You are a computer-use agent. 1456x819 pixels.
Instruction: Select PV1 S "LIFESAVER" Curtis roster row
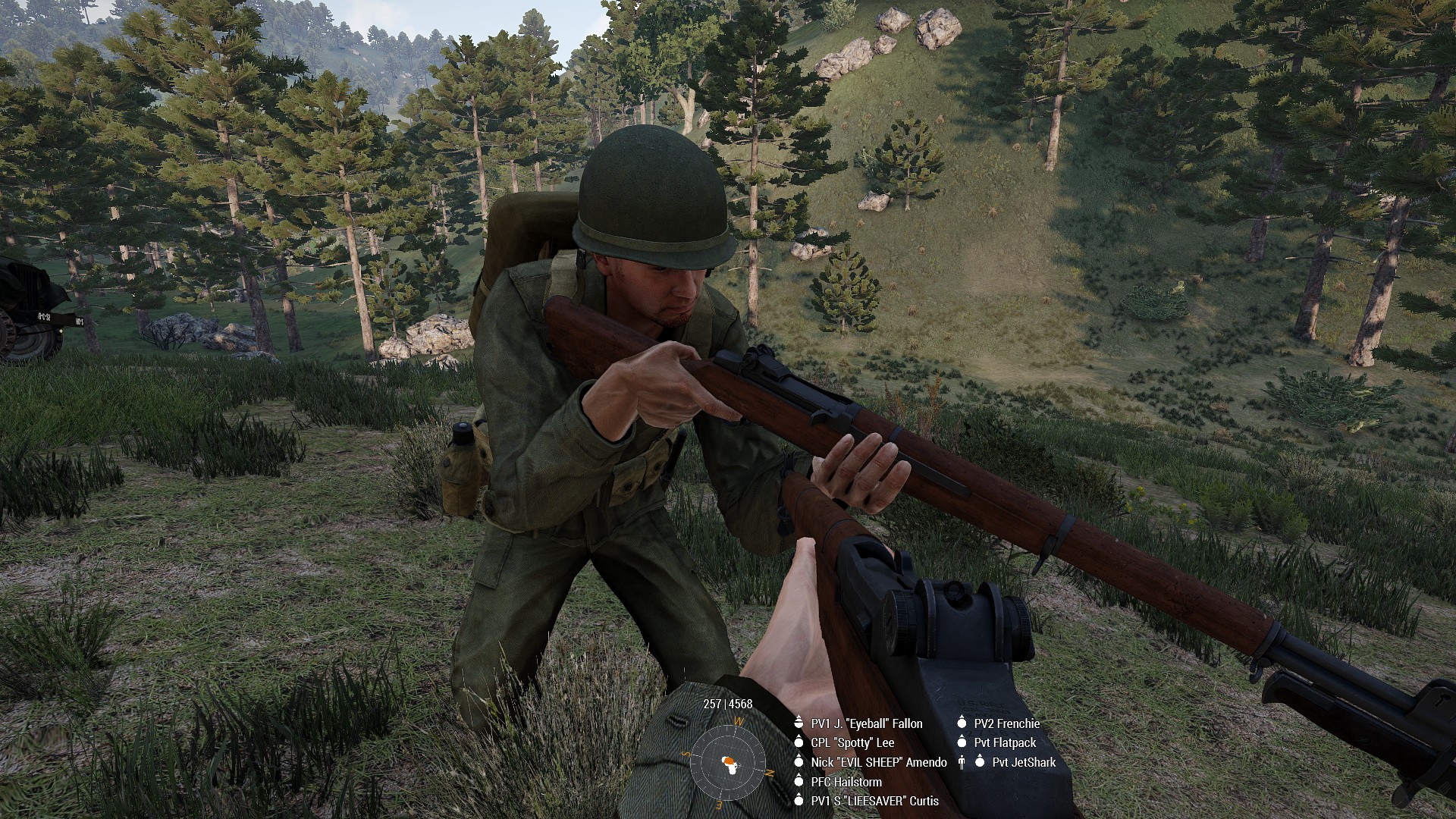(x=874, y=801)
